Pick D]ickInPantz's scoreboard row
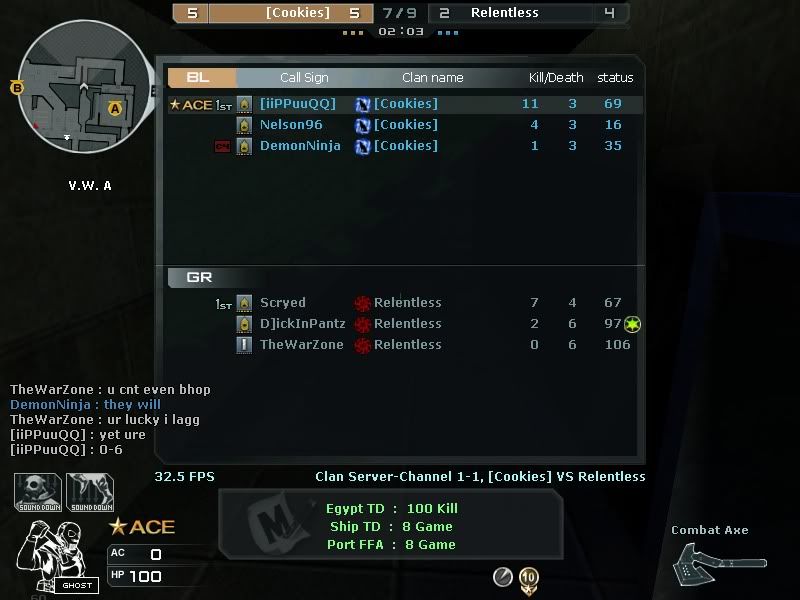 coord(400,324)
